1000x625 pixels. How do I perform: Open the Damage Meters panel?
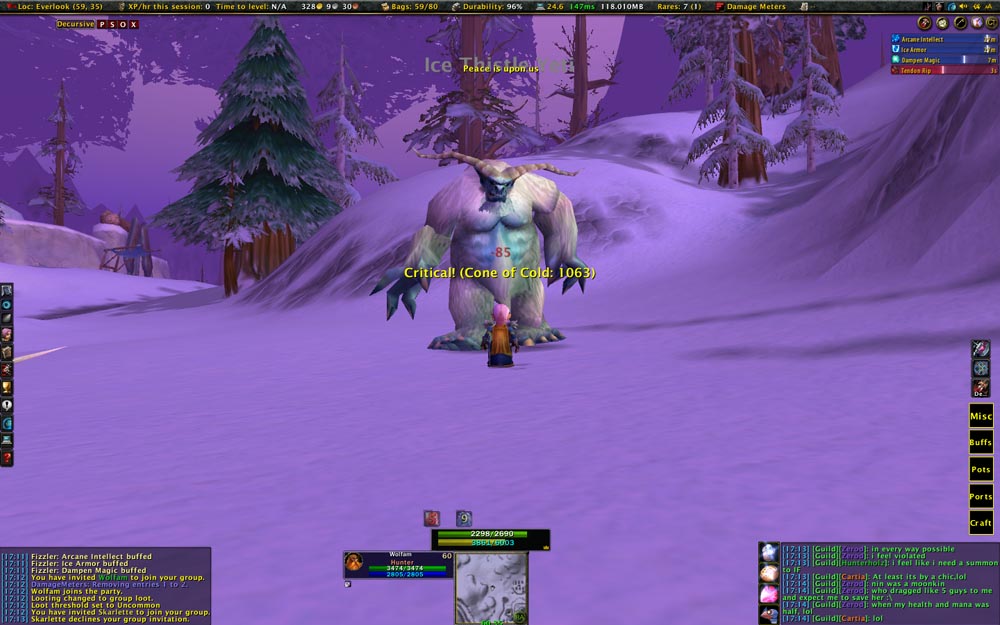[750, 6]
